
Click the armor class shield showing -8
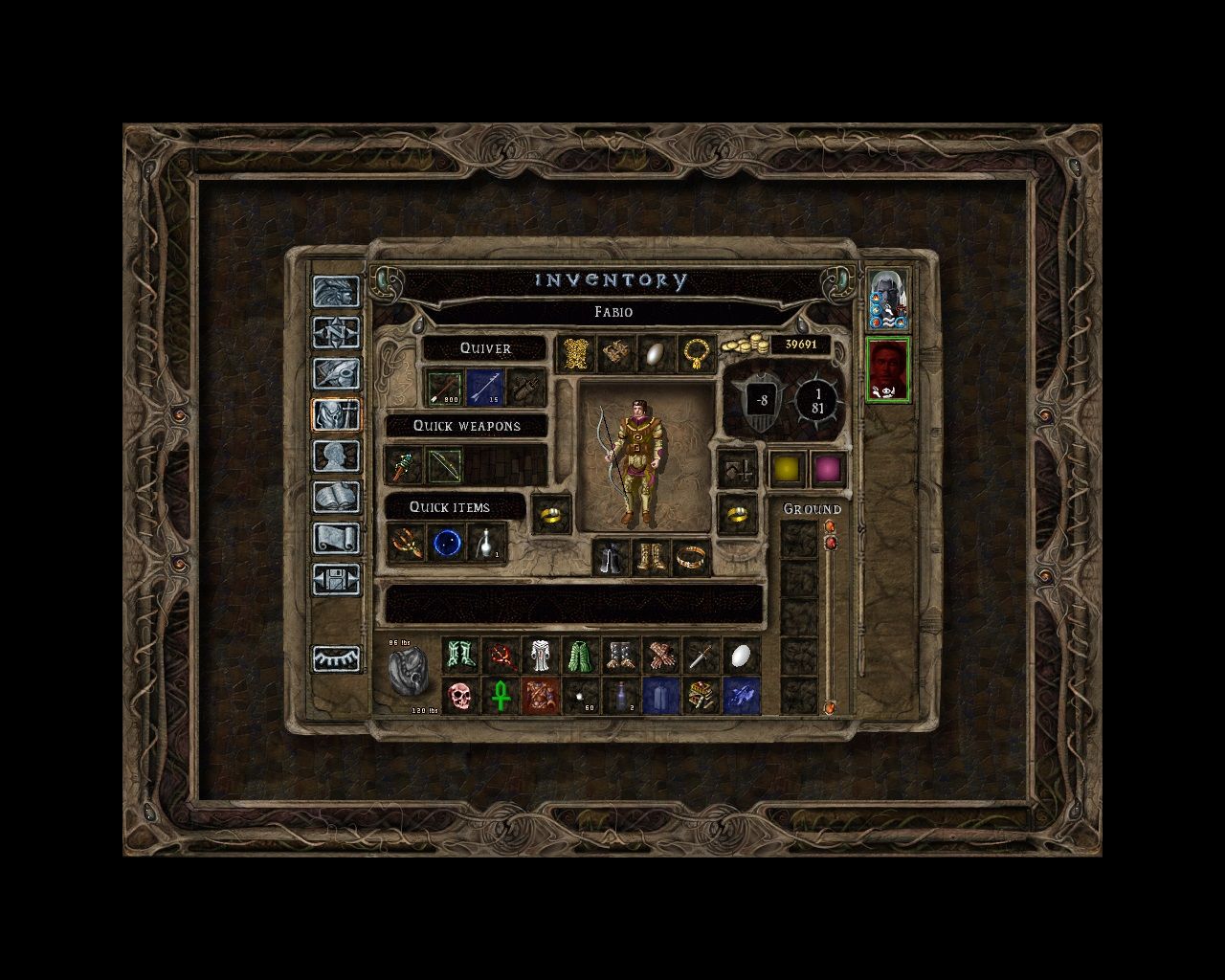coord(761,399)
